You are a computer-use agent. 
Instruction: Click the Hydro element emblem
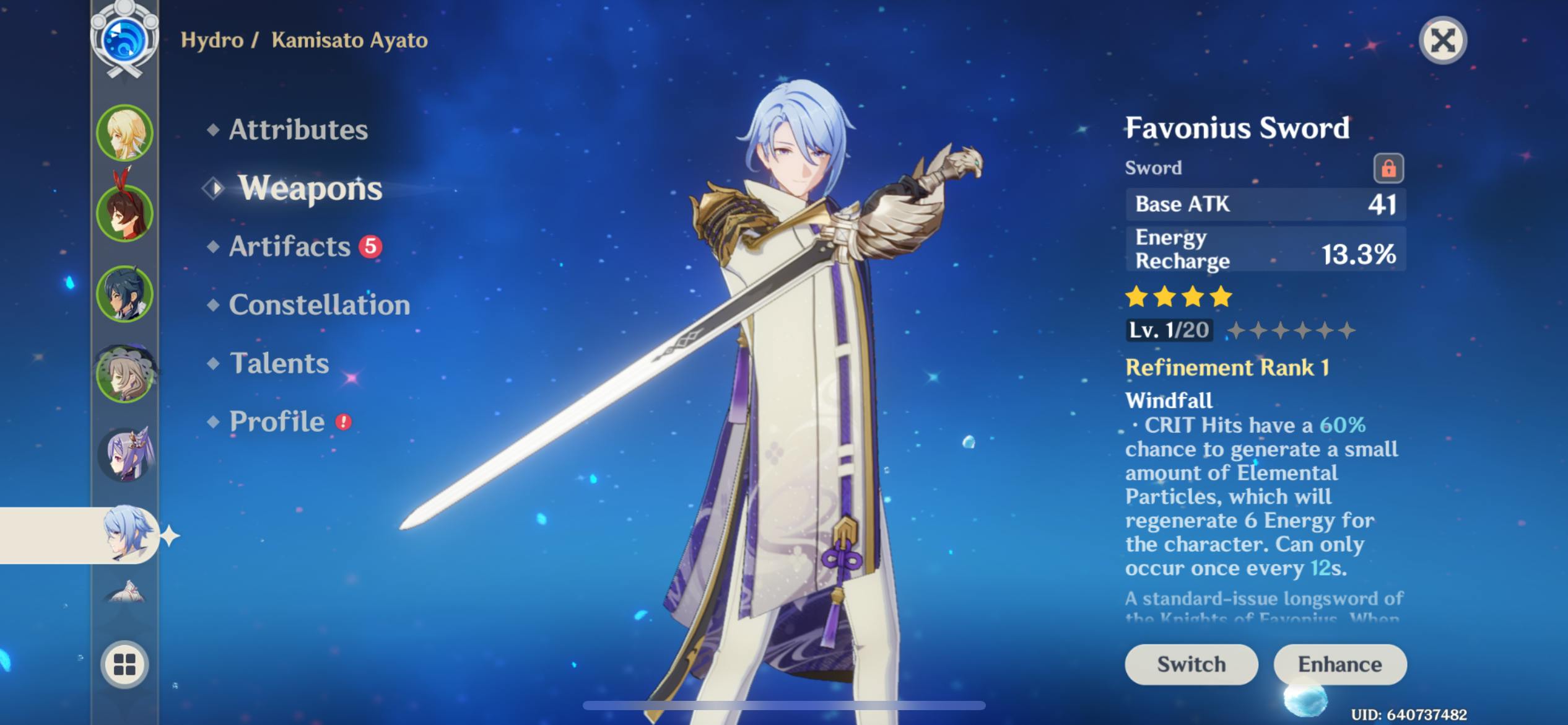tap(124, 40)
